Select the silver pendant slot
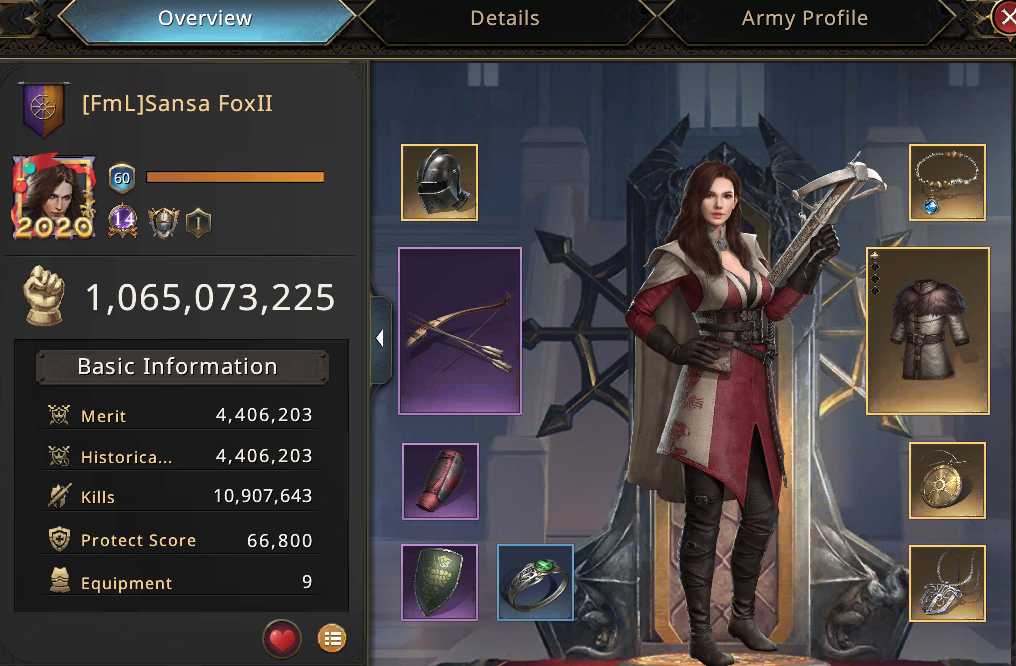 (x=947, y=582)
